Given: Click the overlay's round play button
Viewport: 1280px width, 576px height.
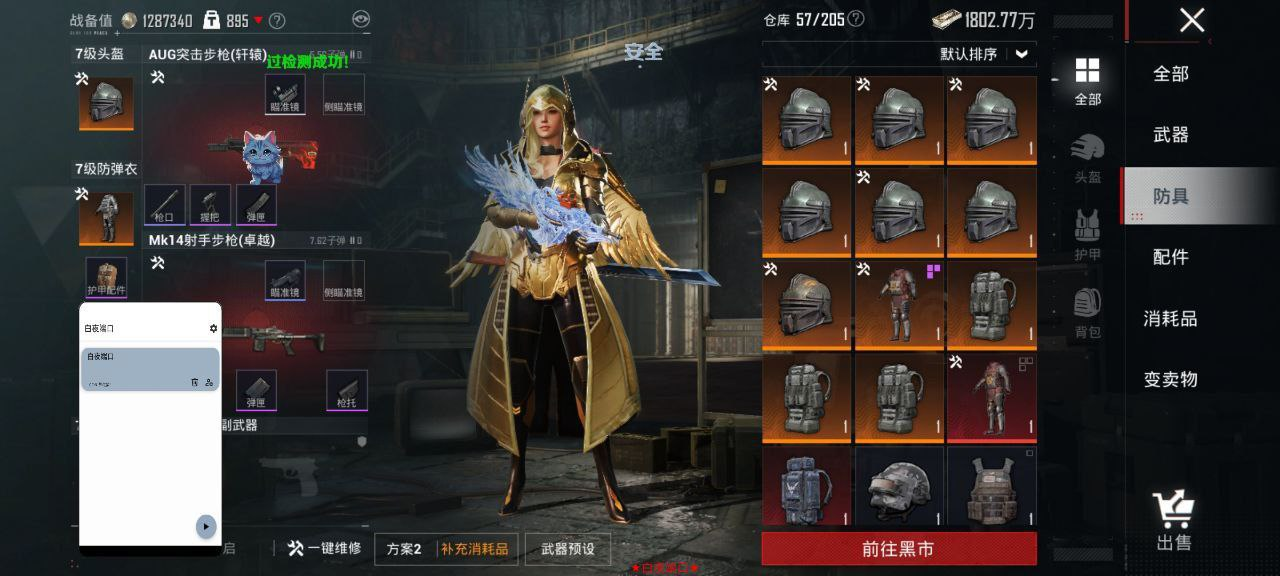Looking at the screenshot, I should click(x=206, y=527).
